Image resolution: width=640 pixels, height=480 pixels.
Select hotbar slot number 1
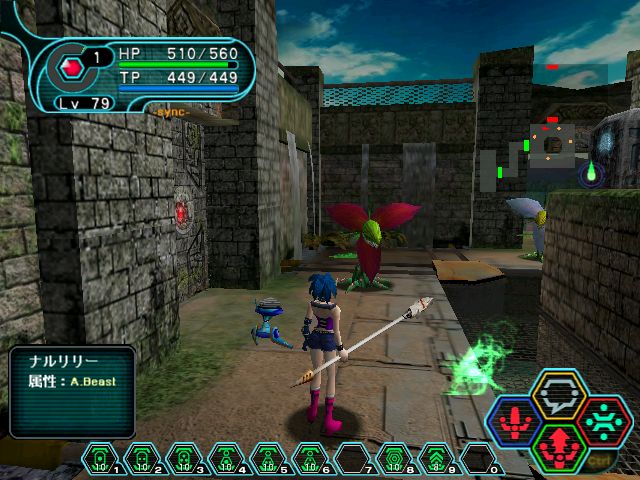100,460
